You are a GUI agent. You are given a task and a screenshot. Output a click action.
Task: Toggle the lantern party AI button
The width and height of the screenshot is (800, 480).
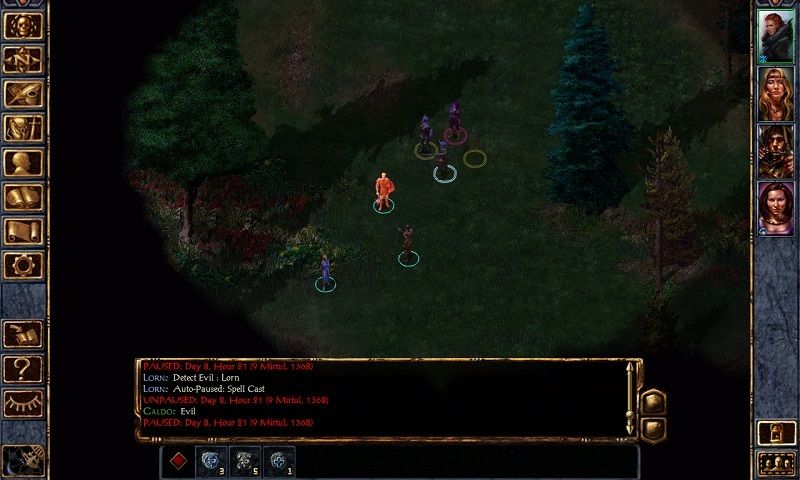[775, 432]
